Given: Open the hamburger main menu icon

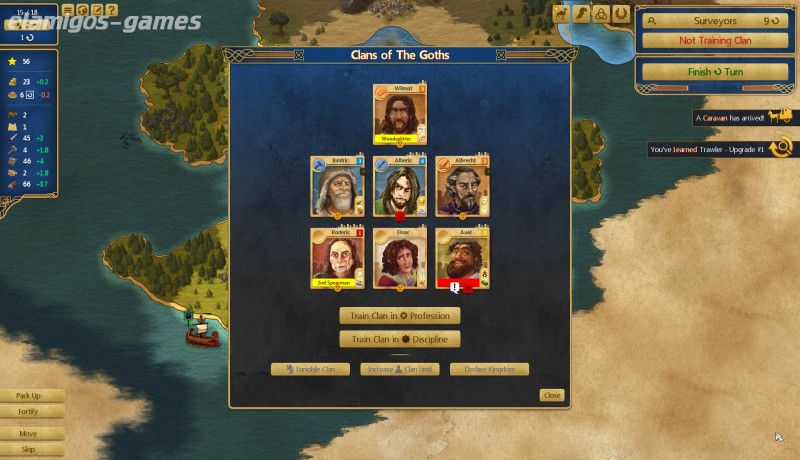Looking at the screenshot, I should coord(69,10).
